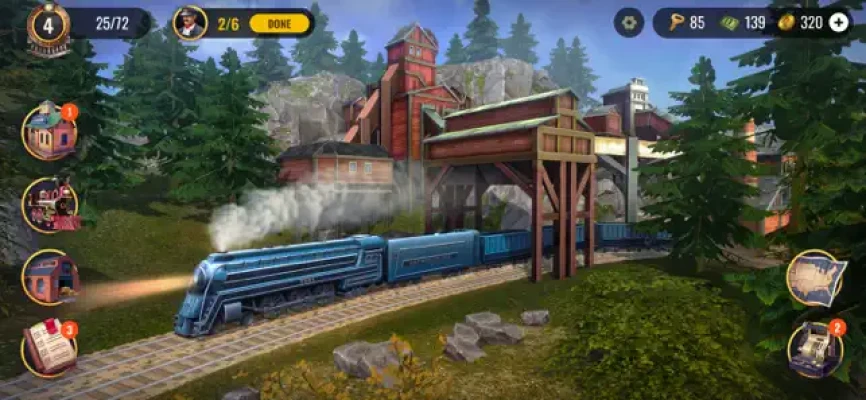Tap the yellow DONE button

pyautogui.click(x=279, y=23)
